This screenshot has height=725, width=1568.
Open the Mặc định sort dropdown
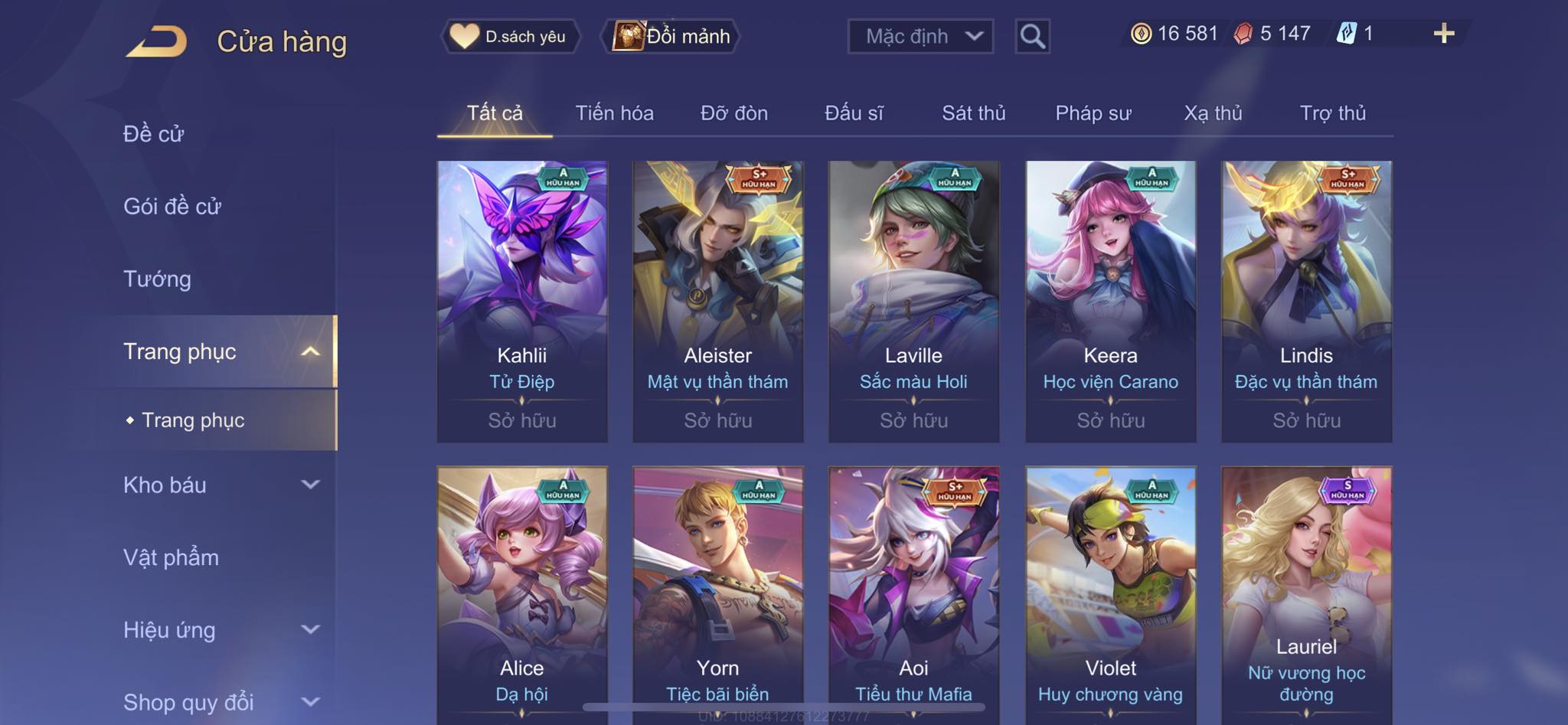tap(920, 36)
